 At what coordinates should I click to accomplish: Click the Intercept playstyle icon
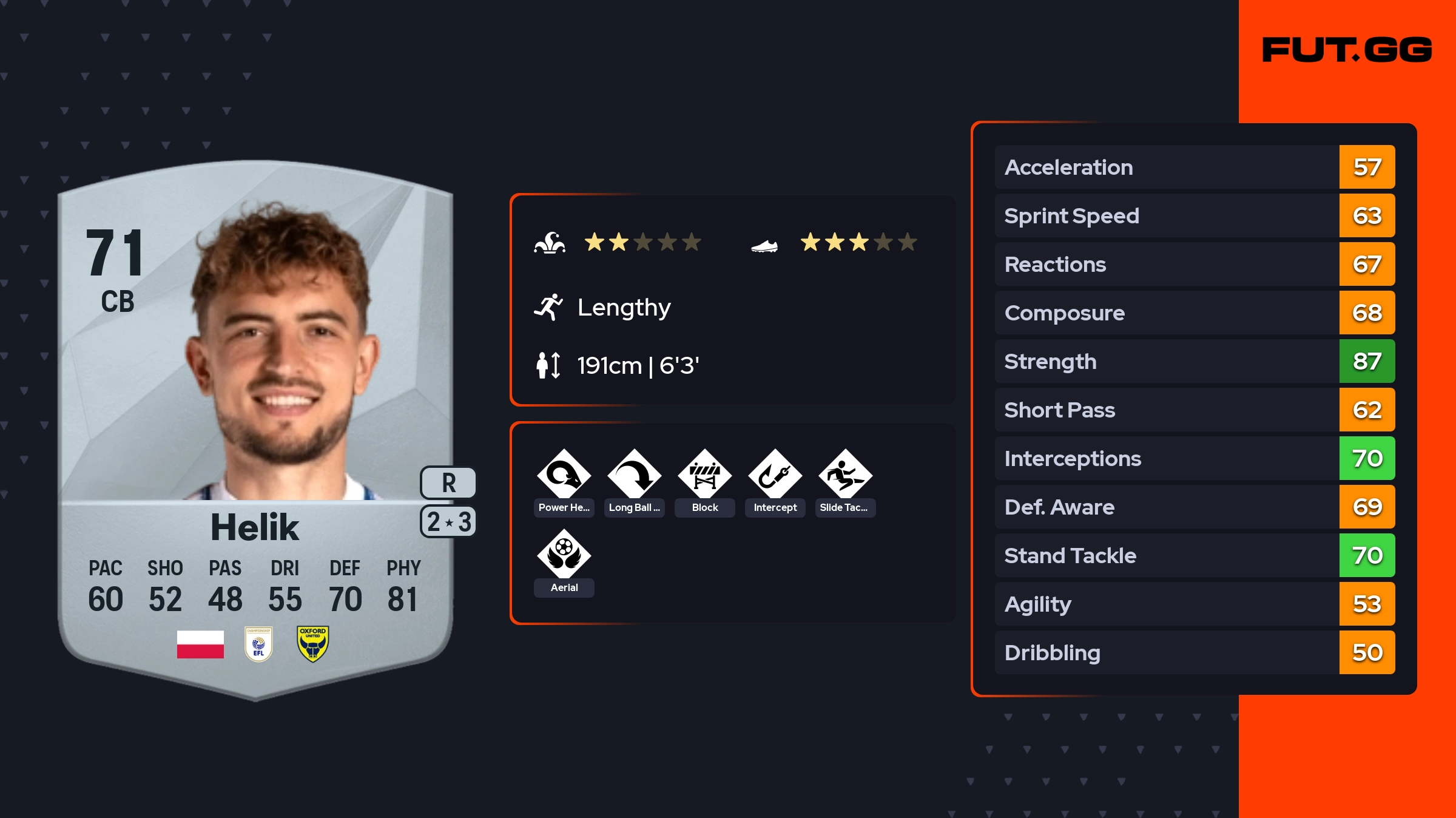pyautogui.click(x=775, y=475)
